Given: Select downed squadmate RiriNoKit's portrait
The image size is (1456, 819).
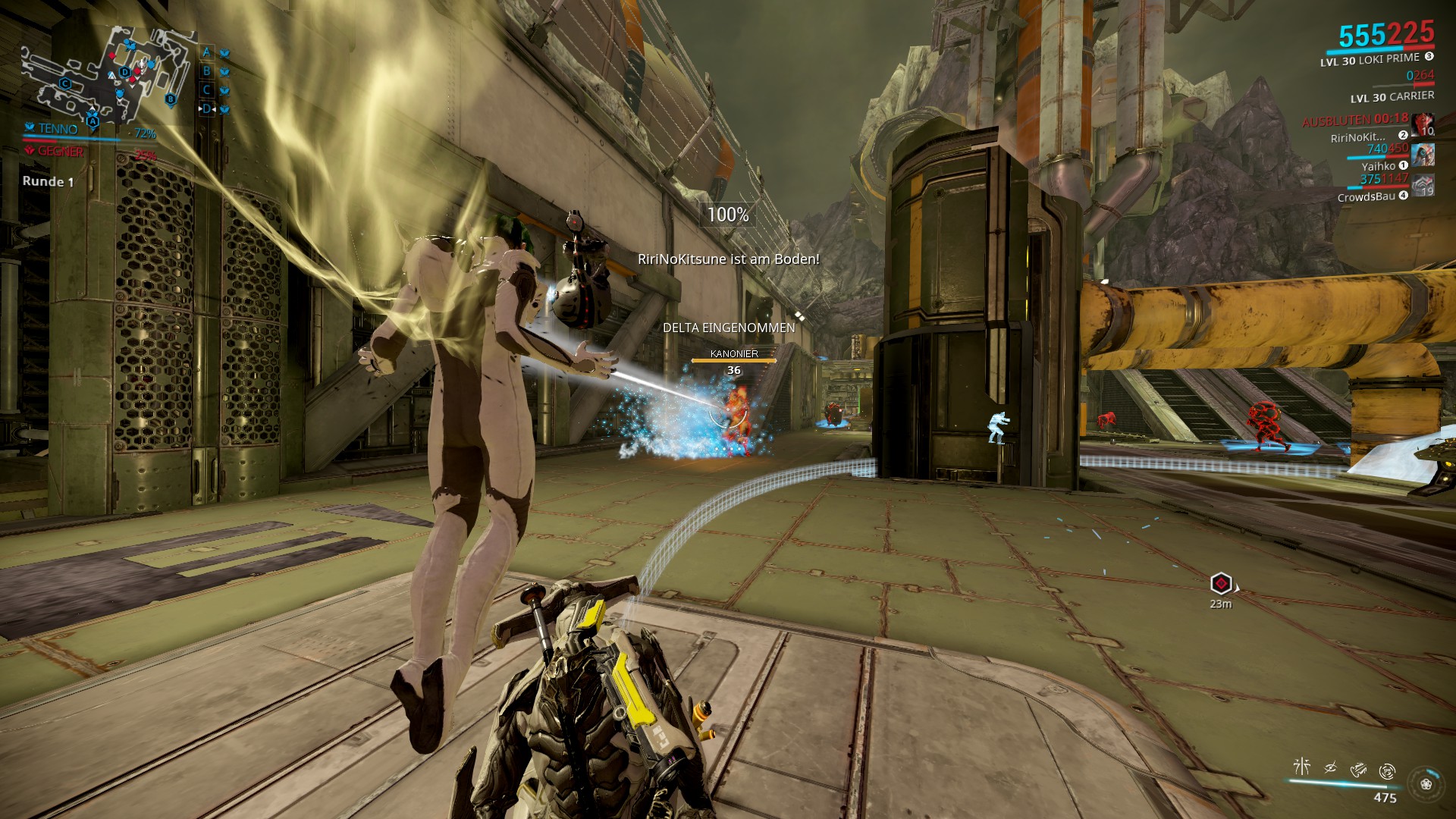Looking at the screenshot, I should 1423,124.
